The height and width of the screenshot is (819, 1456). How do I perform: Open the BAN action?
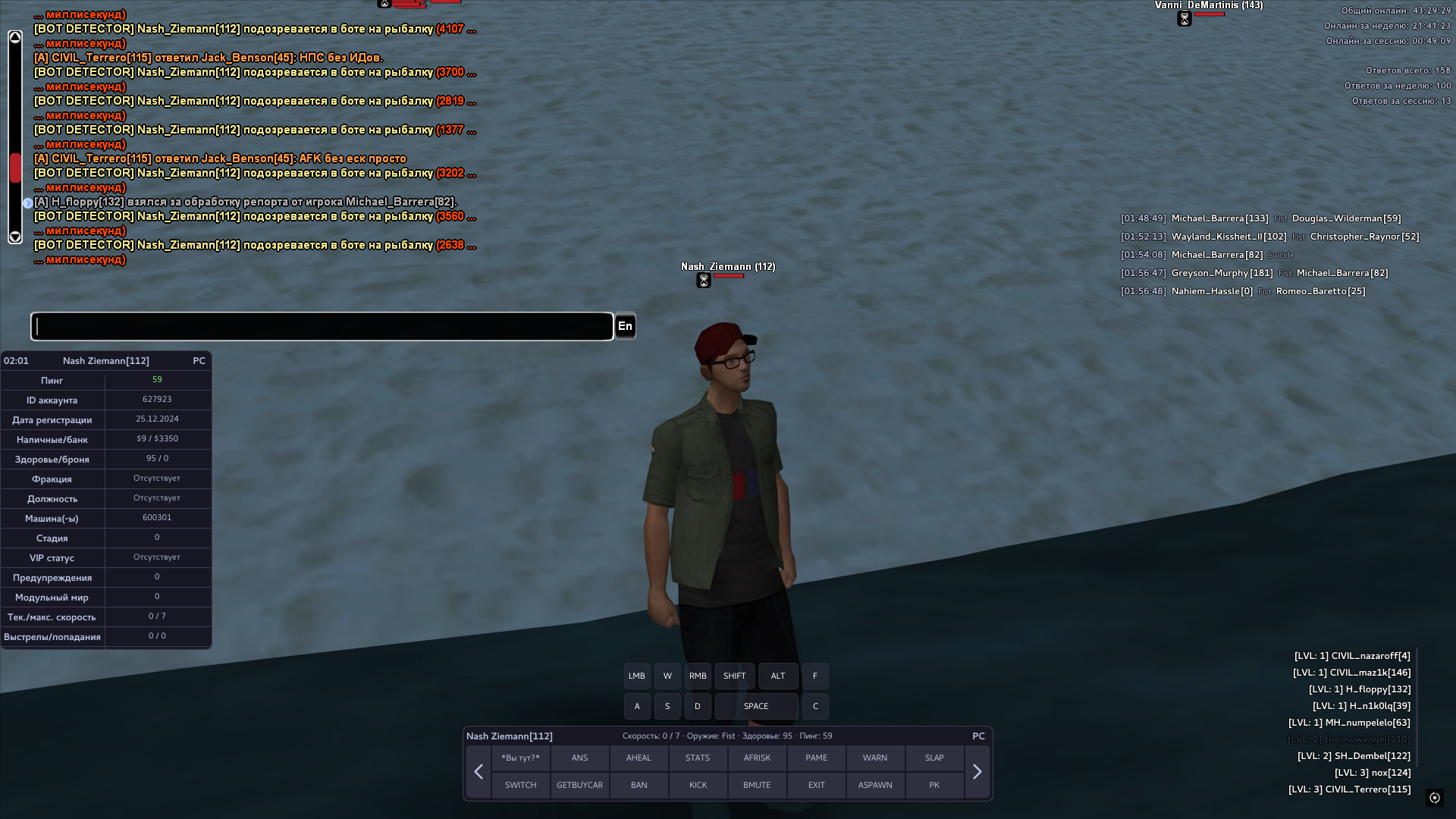pos(639,785)
